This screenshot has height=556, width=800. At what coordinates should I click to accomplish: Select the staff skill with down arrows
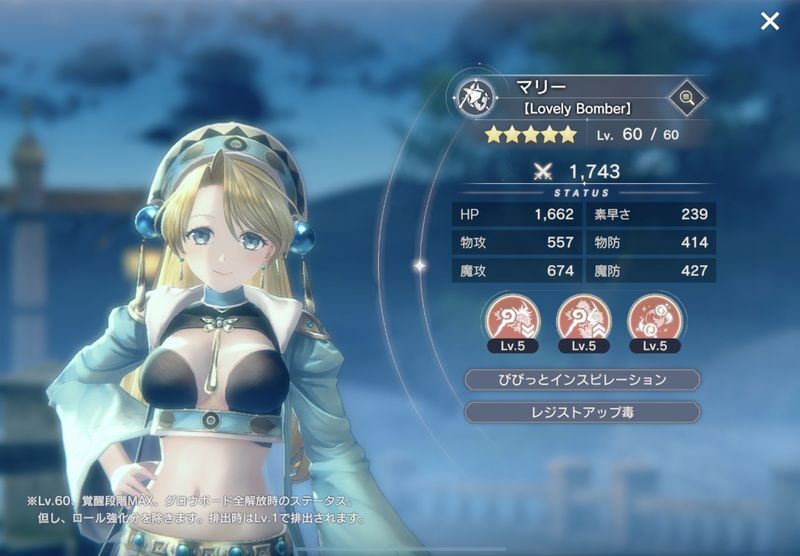point(512,318)
